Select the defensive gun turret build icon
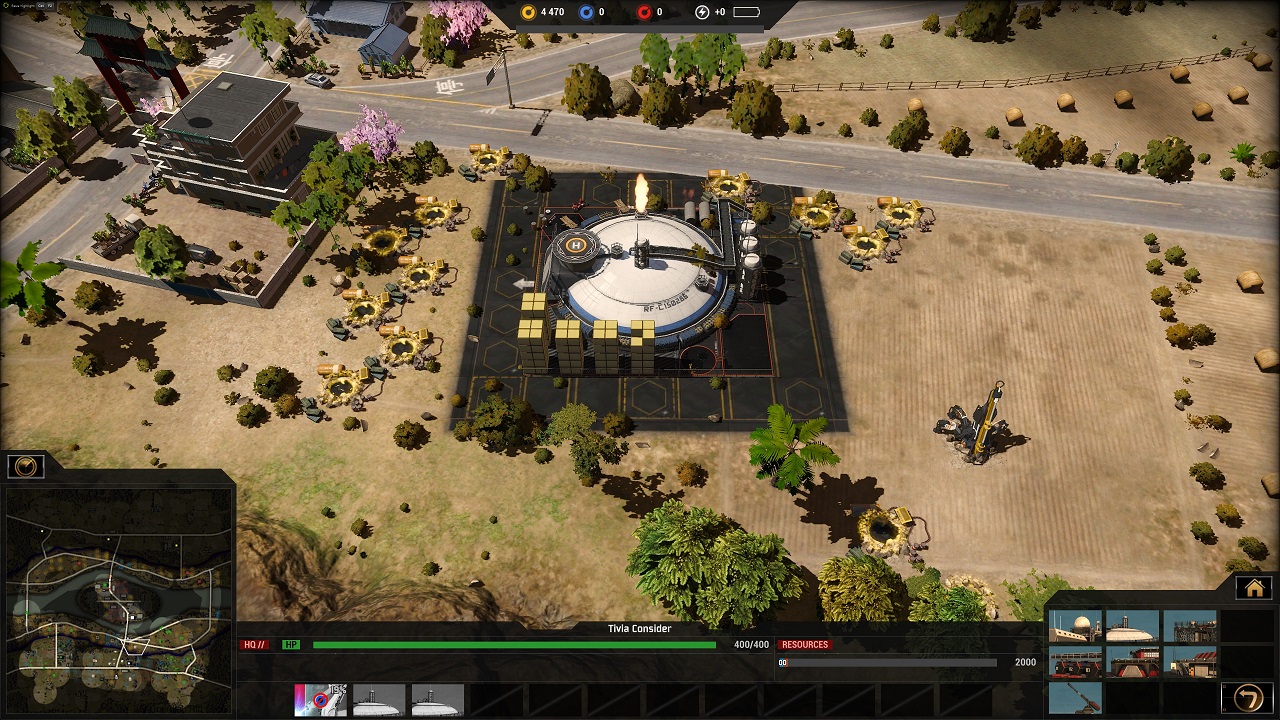 pyautogui.click(x=1075, y=698)
